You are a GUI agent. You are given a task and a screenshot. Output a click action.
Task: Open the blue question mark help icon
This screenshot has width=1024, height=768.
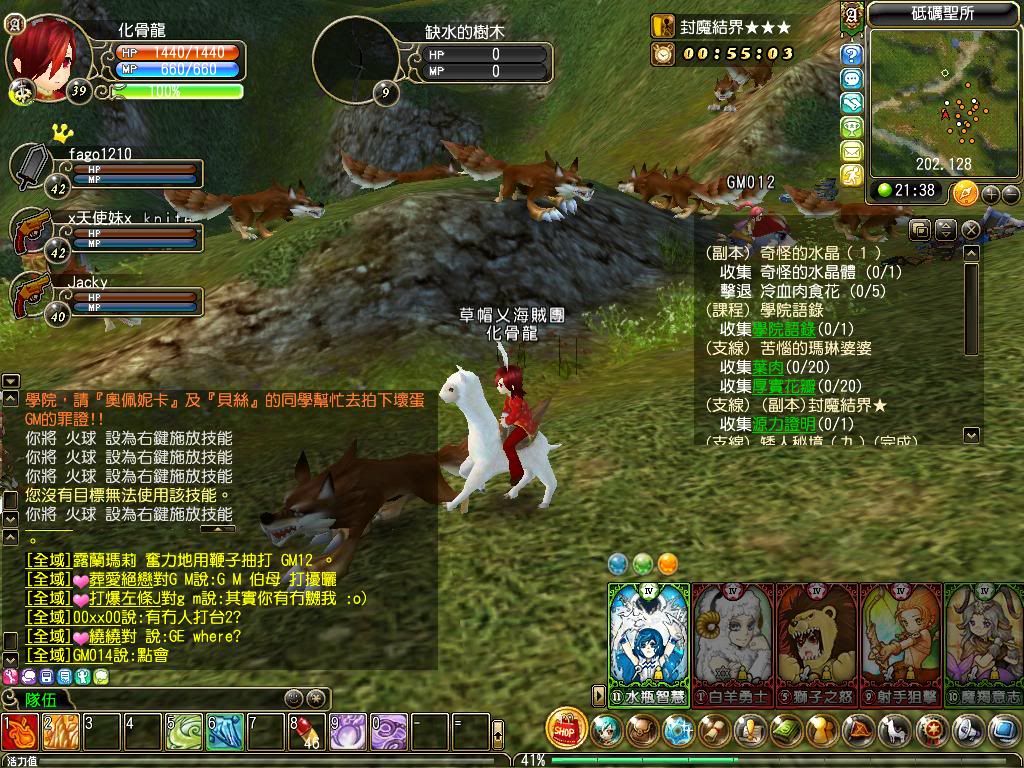pyautogui.click(x=852, y=54)
